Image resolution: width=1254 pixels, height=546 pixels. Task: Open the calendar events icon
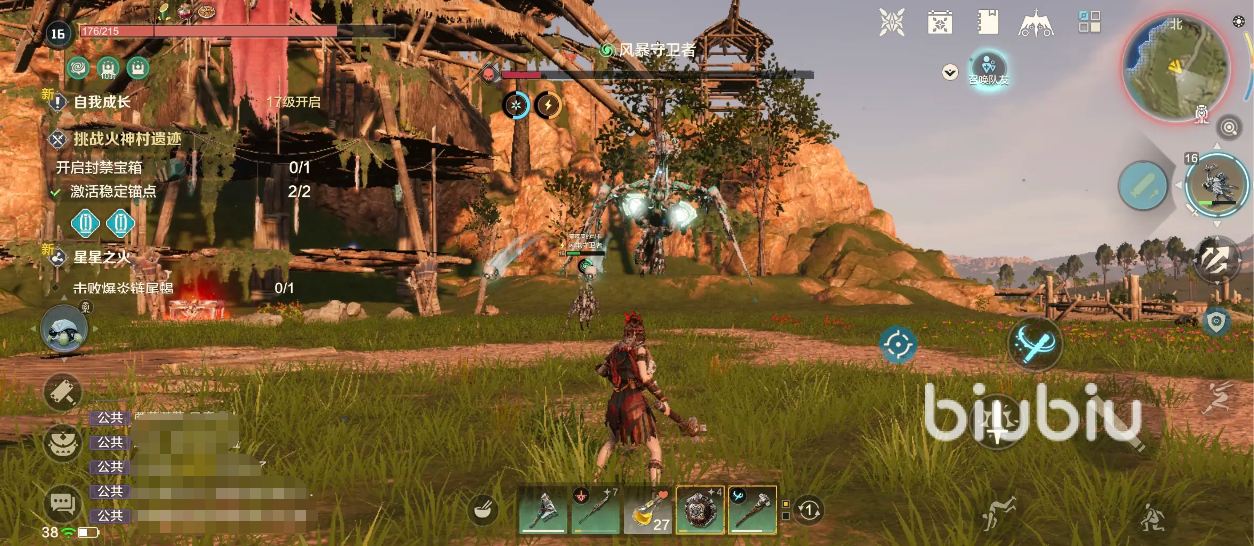click(939, 22)
